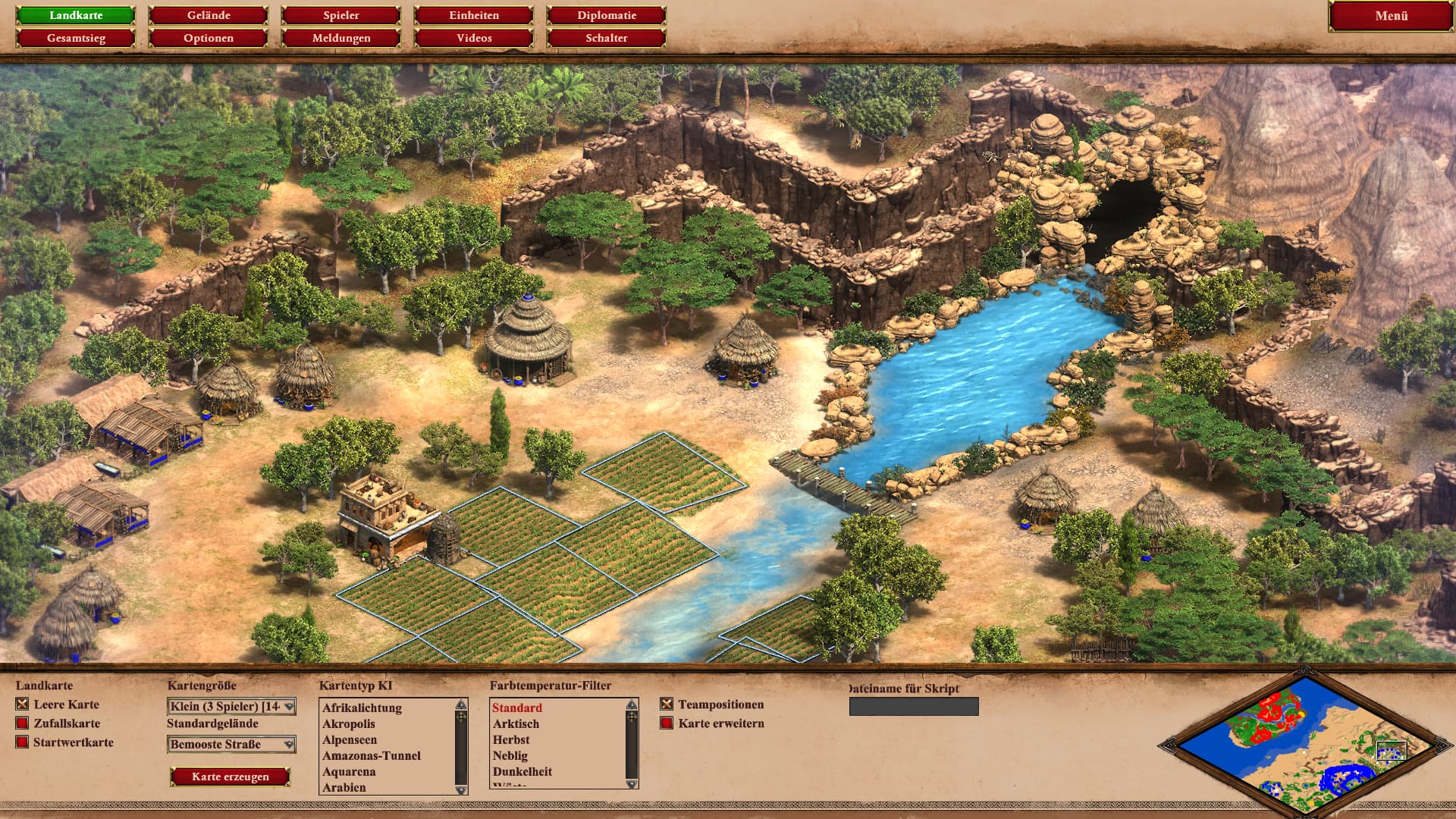
Task: Choose the Startwertkarte option
Action: [22, 742]
